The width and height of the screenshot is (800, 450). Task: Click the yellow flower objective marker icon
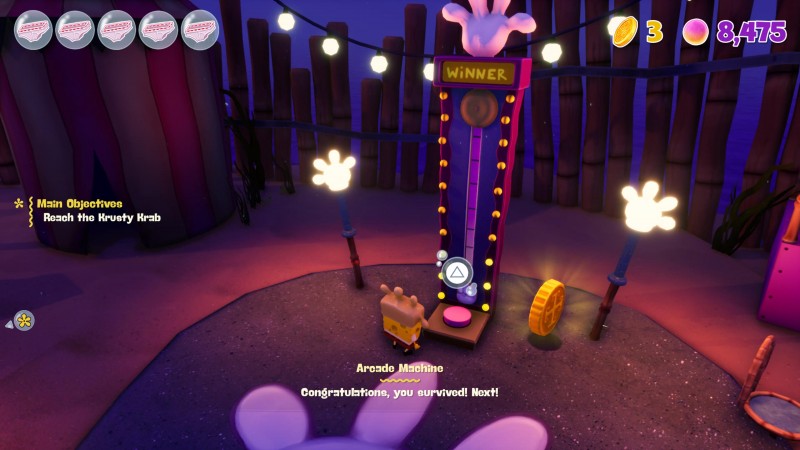point(24,321)
